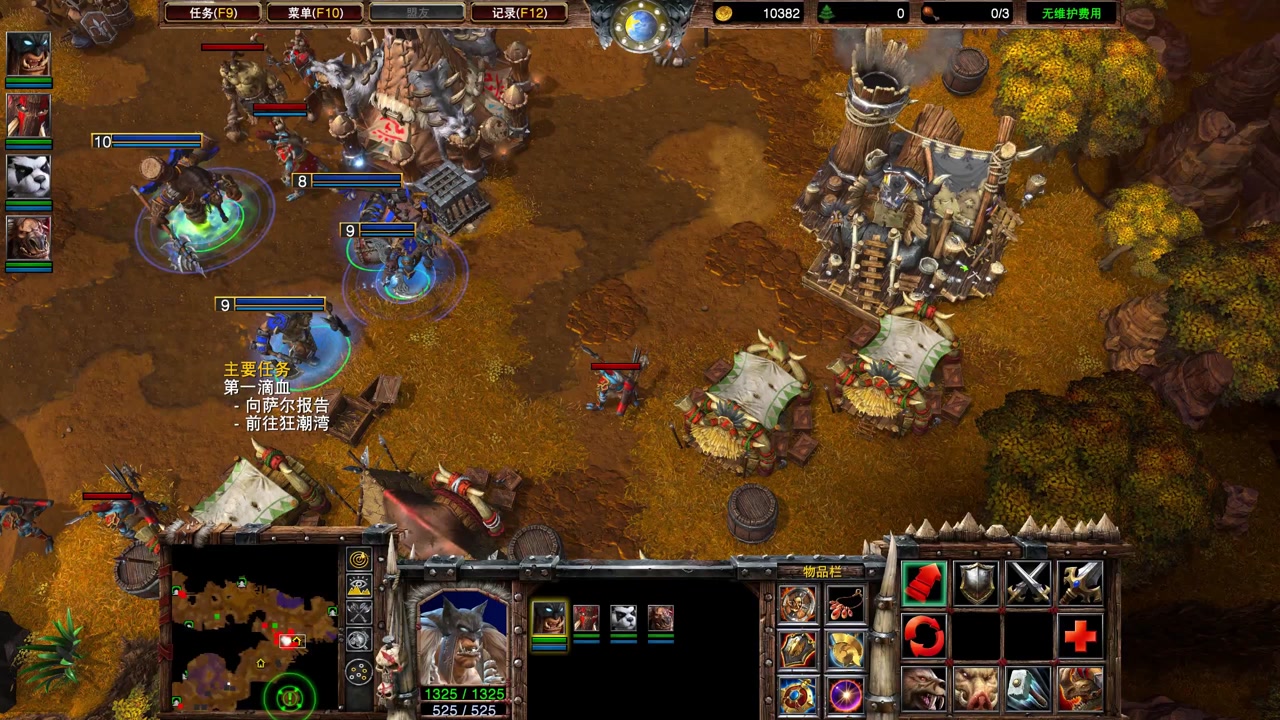Click the minimap

click(254, 627)
